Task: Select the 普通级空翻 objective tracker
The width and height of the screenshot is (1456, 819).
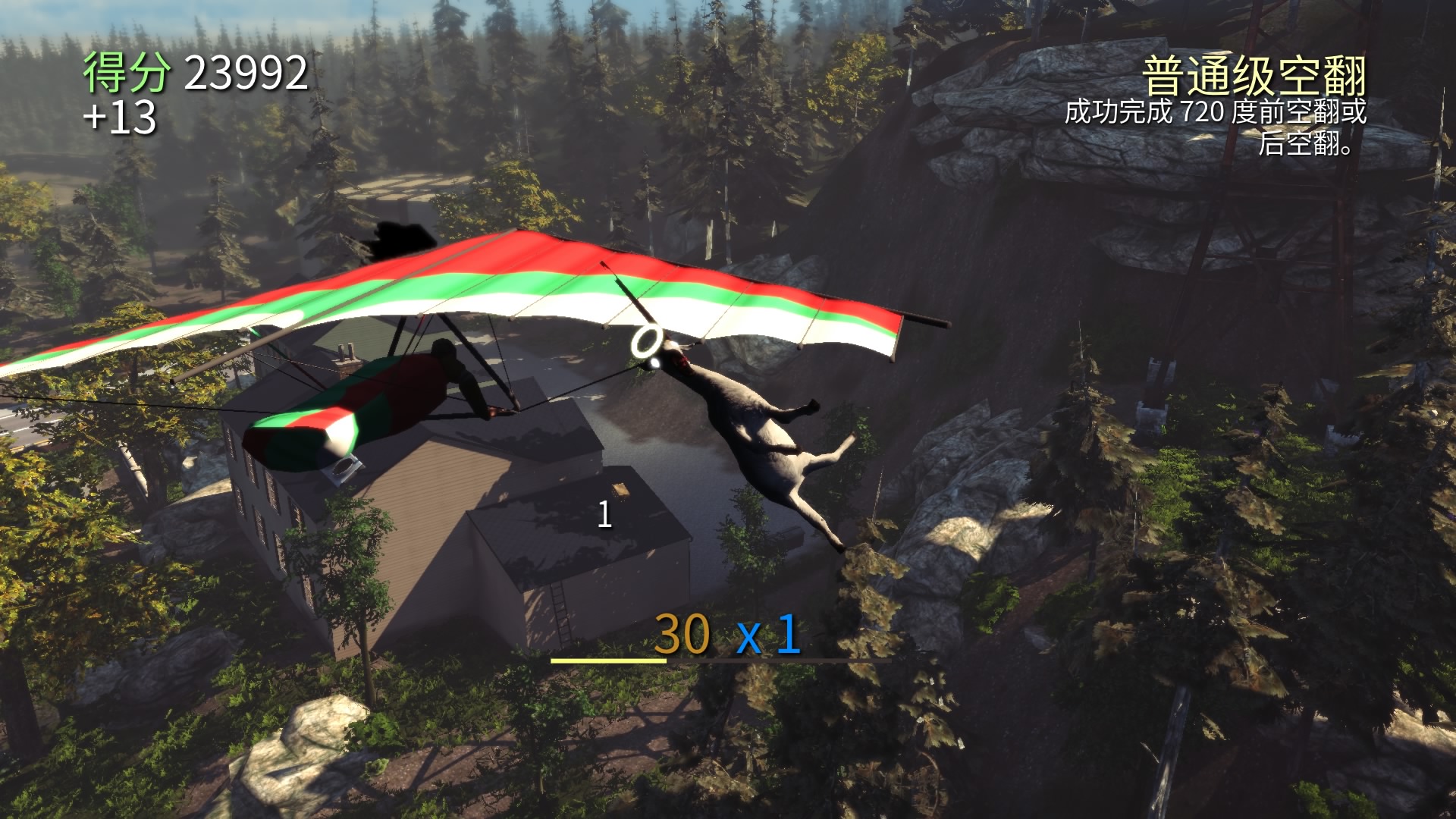Action: tap(1254, 77)
